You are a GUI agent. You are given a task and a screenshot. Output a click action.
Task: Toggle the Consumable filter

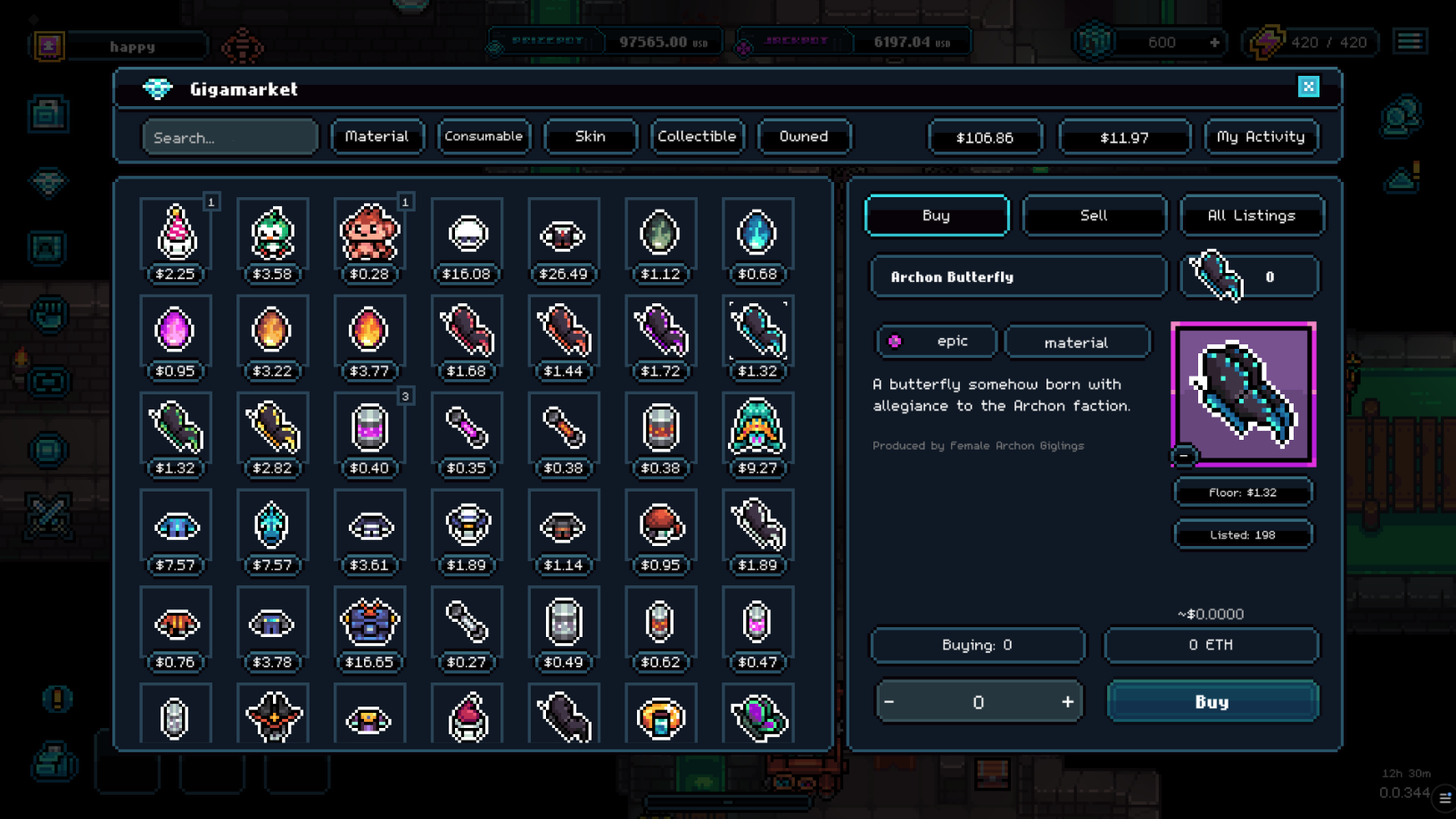[x=483, y=136]
